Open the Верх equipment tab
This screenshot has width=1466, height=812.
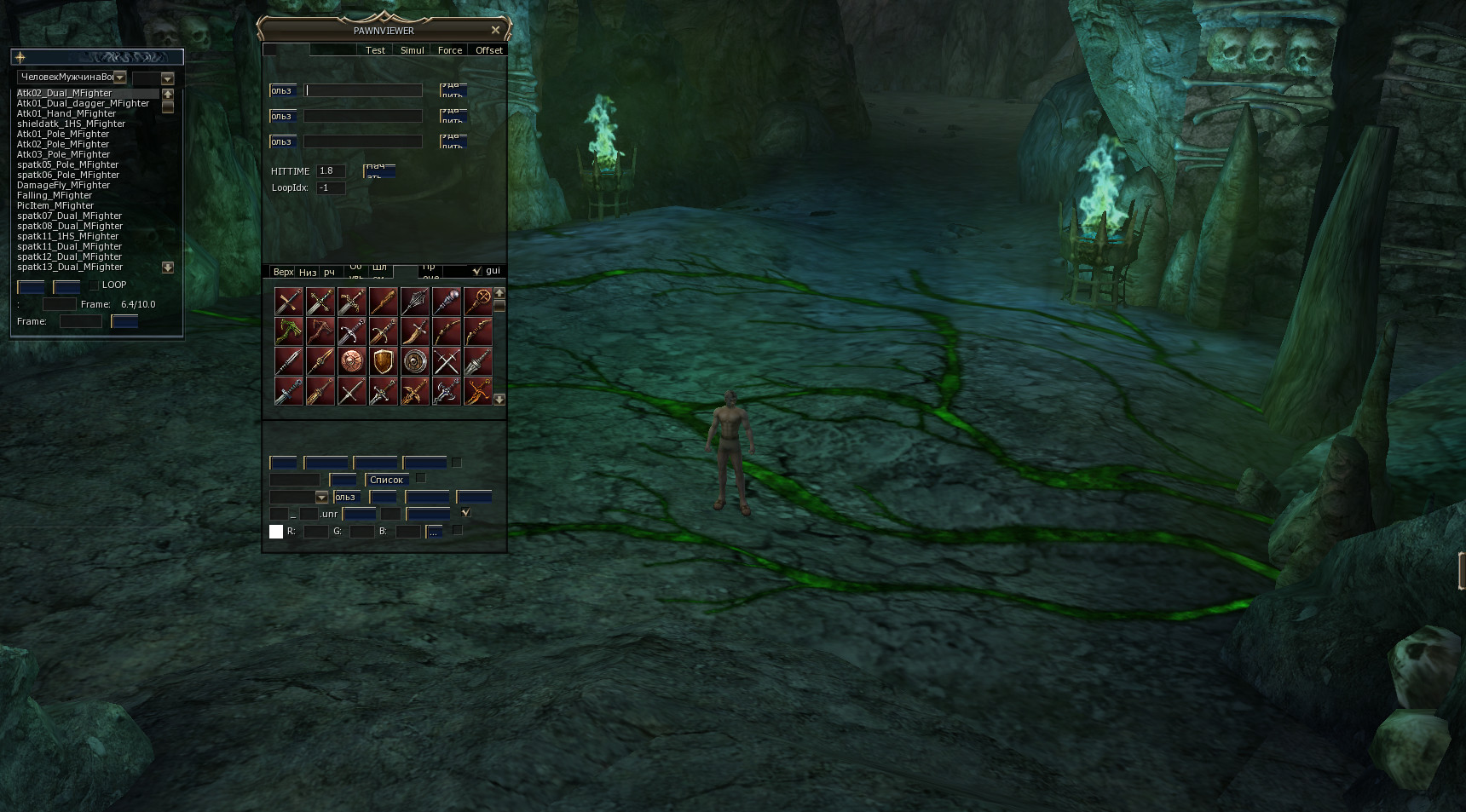283,272
